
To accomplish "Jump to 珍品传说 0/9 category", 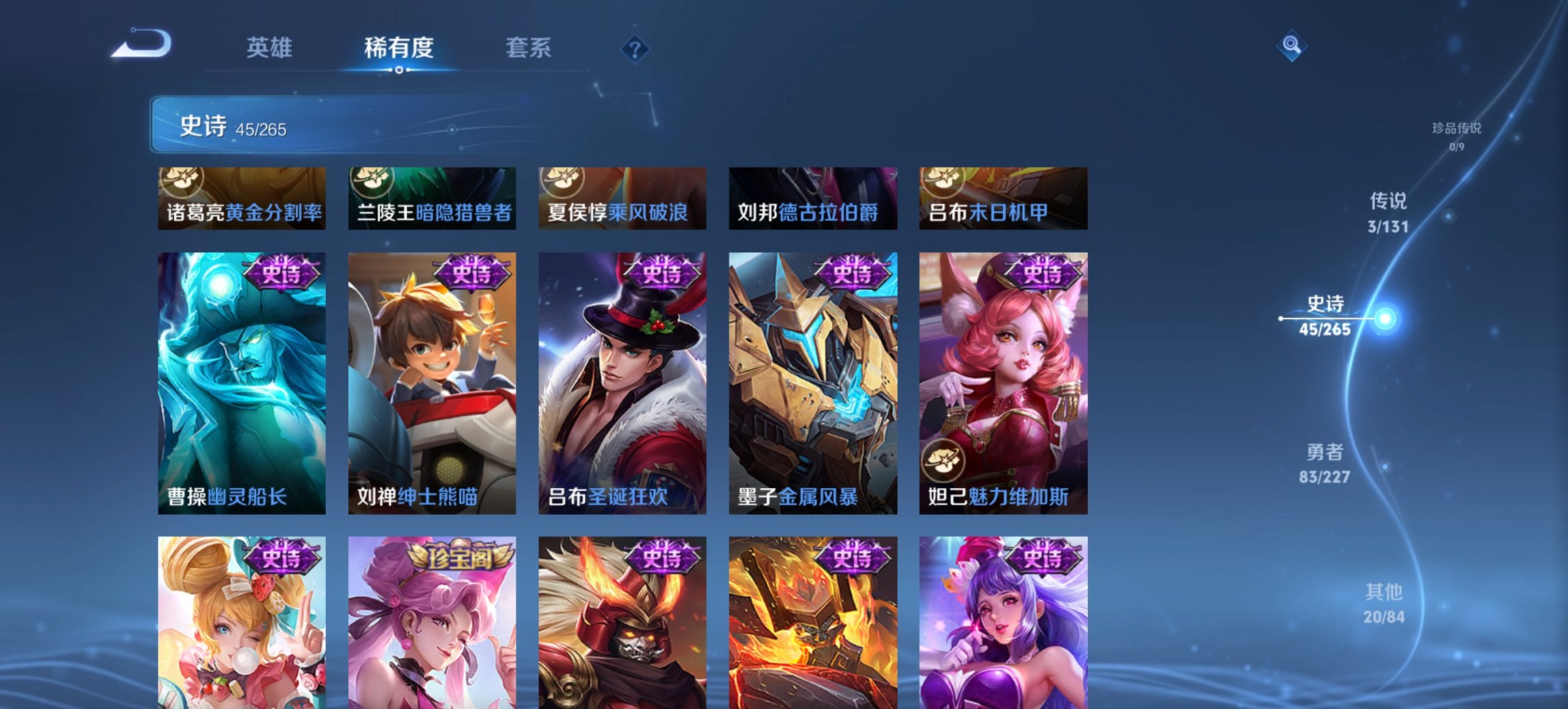I will 1455,133.
